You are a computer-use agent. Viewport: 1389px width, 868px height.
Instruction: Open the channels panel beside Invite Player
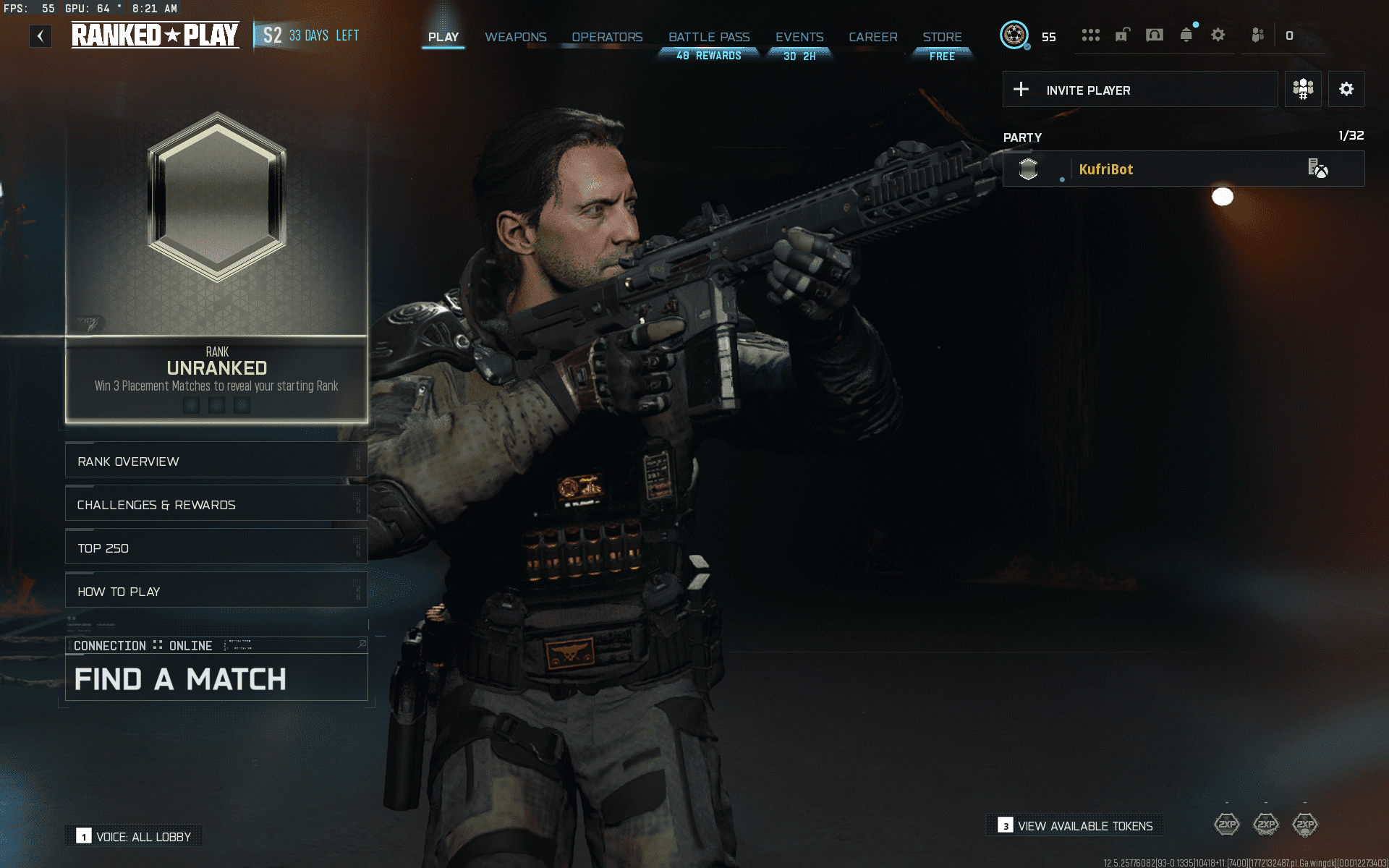tap(1303, 89)
